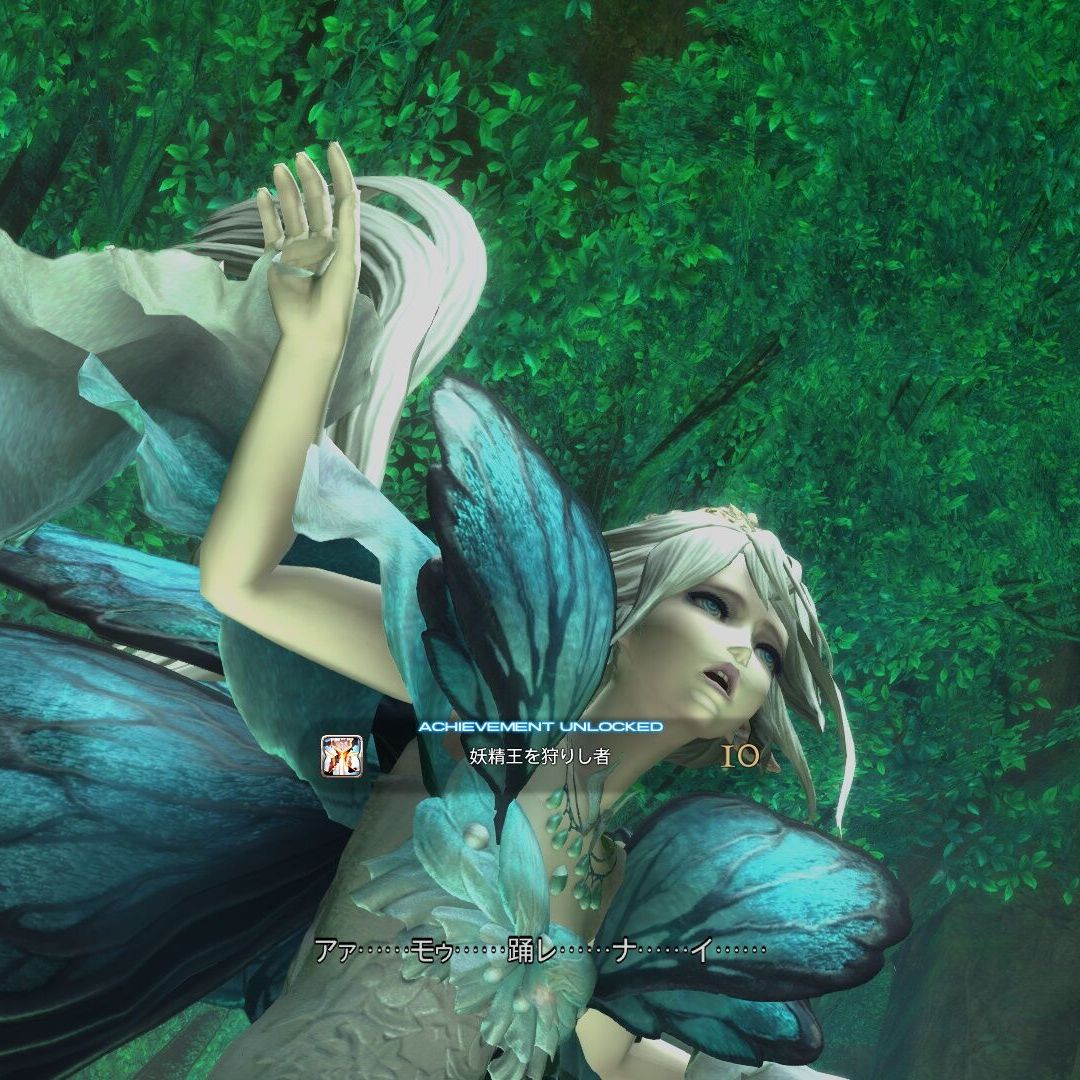The image size is (1080, 1080).
Task: Open the 妖精王を狩りし者 achievement notification
Action: coord(539,756)
